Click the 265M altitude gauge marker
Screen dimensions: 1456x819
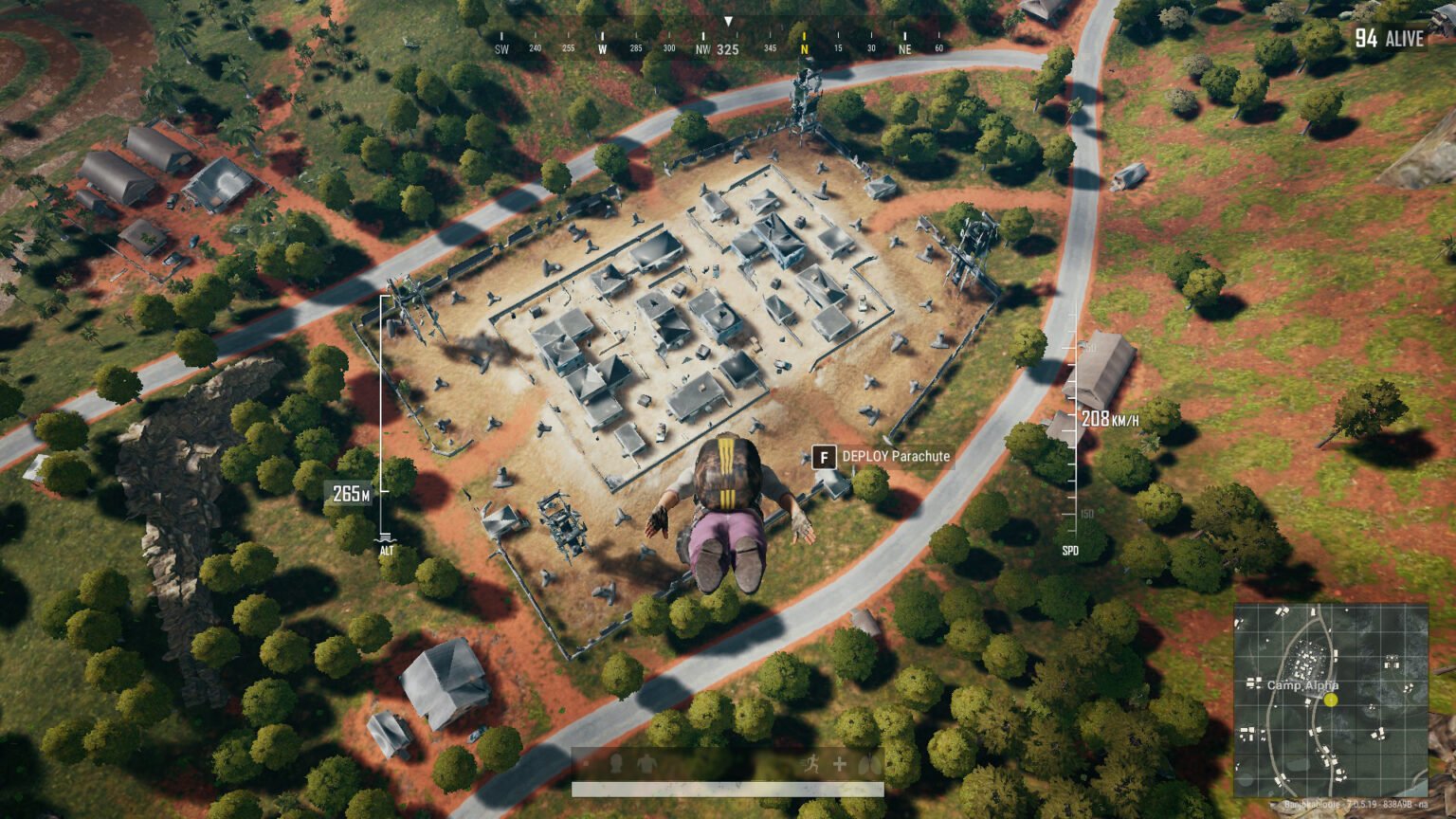click(x=350, y=494)
